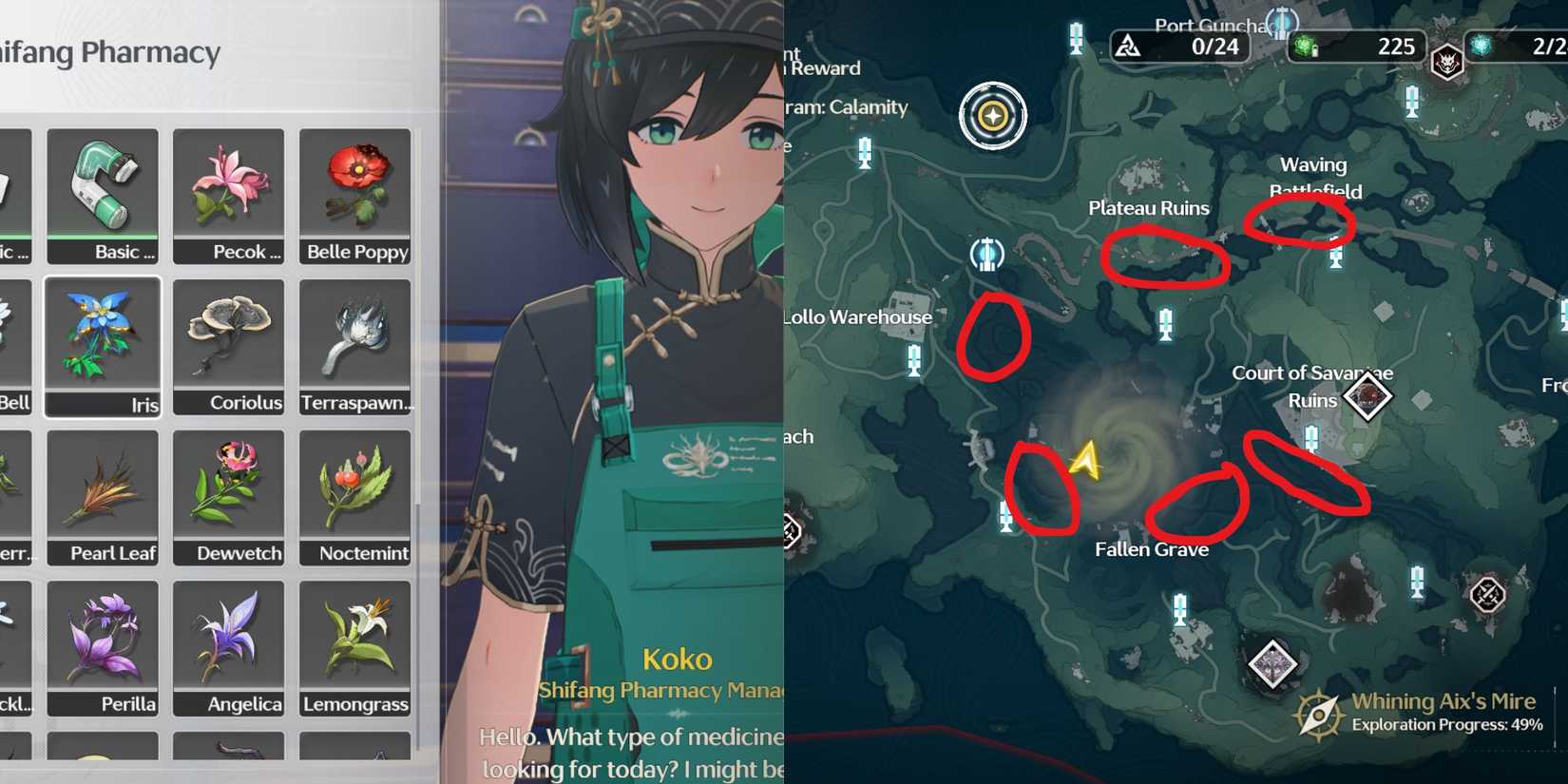Click the Resonance Nexus fast travel icon
Image resolution: width=1568 pixels, height=784 pixels.
click(x=992, y=115)
